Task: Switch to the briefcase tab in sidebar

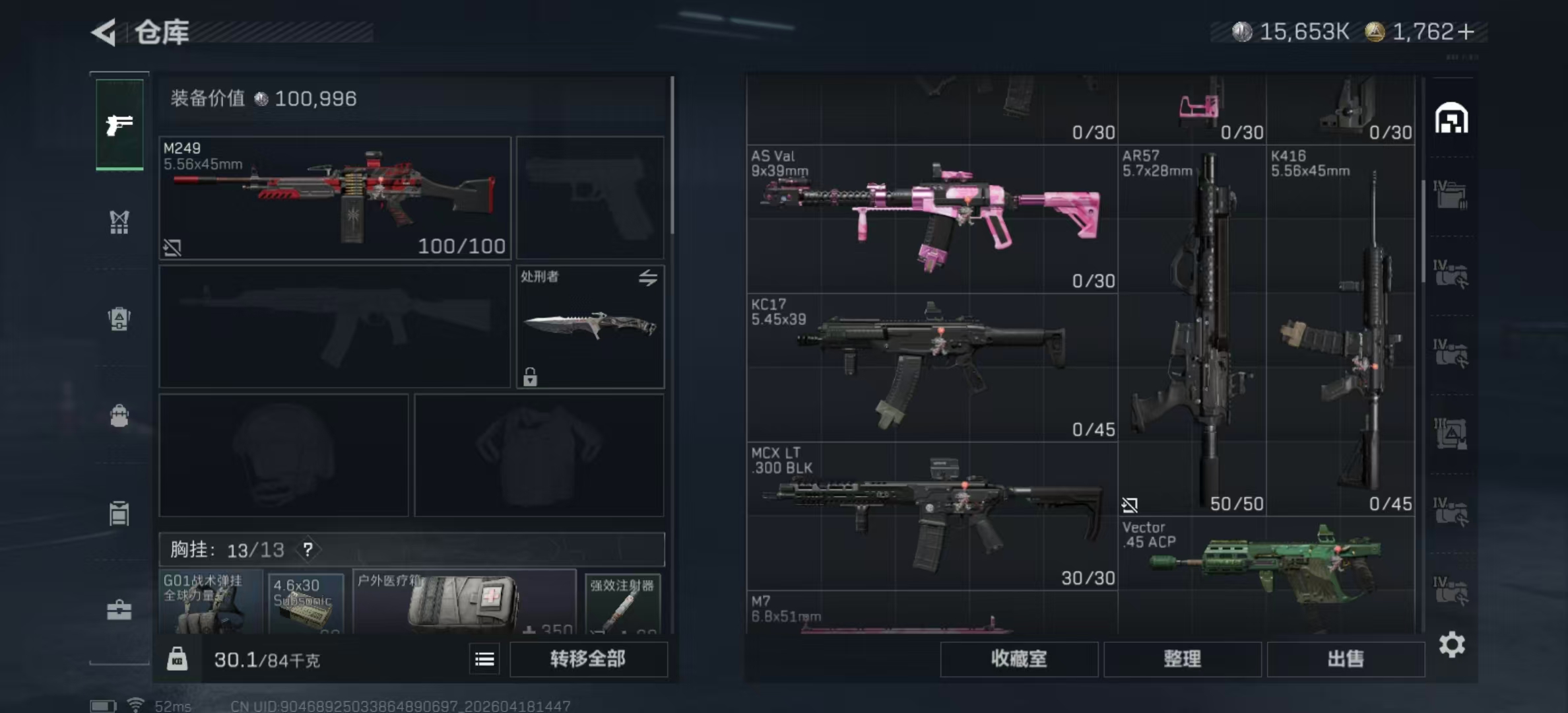Action: 119,610
